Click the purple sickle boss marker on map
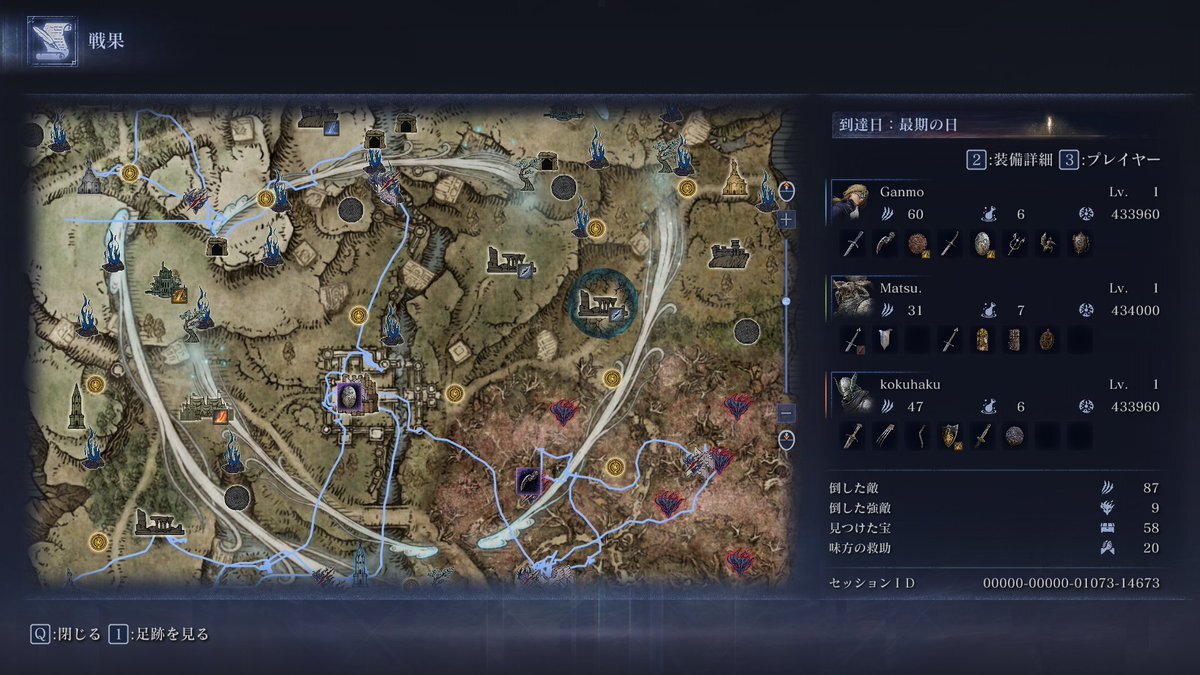This screenshot has height=675, width=1200. 528,482
